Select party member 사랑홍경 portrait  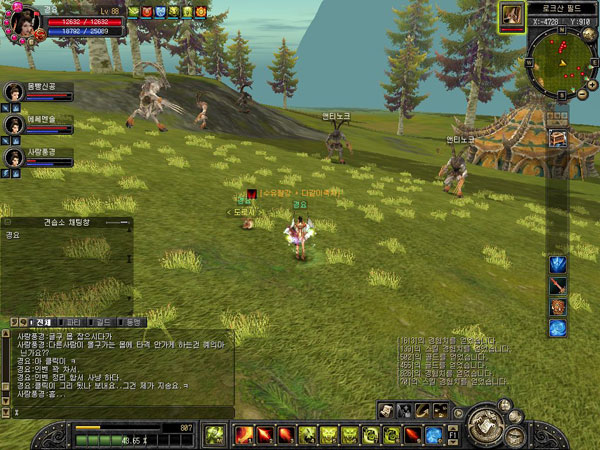pos(13,157)
